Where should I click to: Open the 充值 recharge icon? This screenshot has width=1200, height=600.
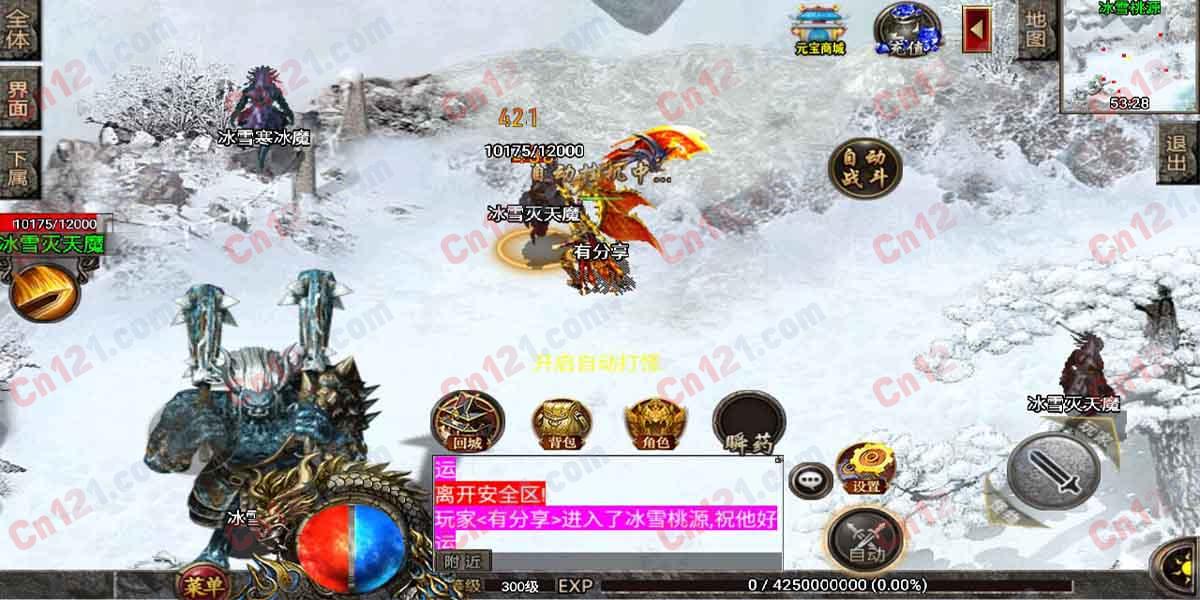coord(907,28)
